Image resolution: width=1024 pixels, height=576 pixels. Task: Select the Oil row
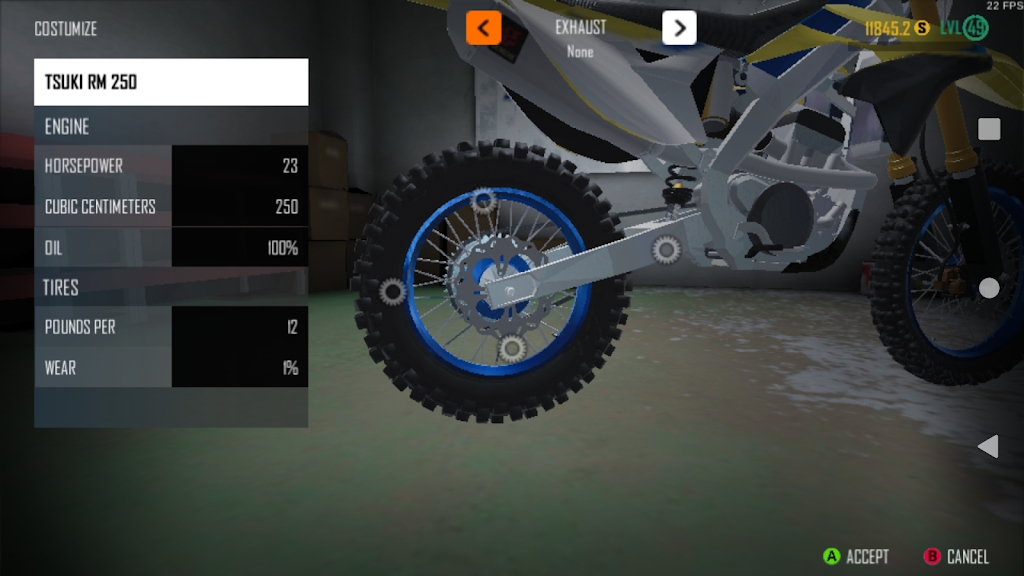click(171, 247)
